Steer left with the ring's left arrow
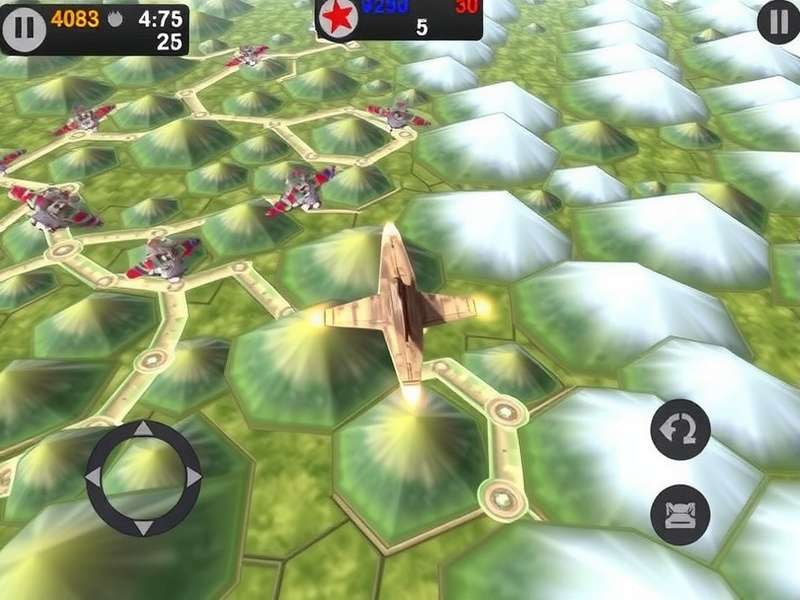Image resolution: width=800 pixels, height=600 pixels. [94, 478]
